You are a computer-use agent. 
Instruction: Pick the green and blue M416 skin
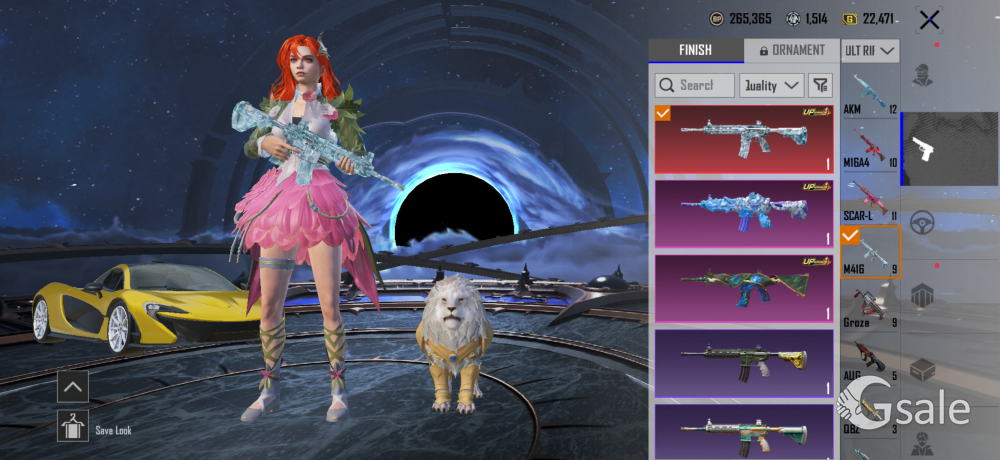click(743, 288)
